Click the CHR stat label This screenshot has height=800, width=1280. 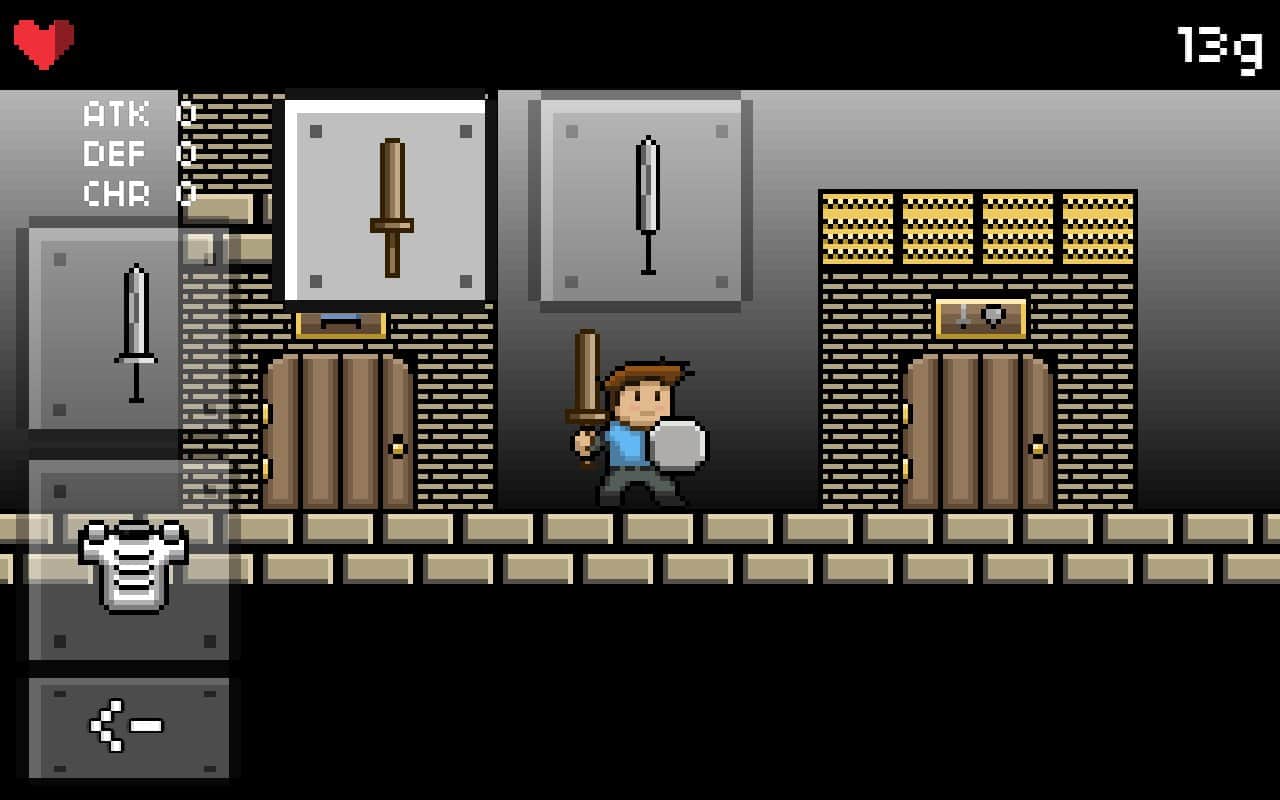pos(114,194)
